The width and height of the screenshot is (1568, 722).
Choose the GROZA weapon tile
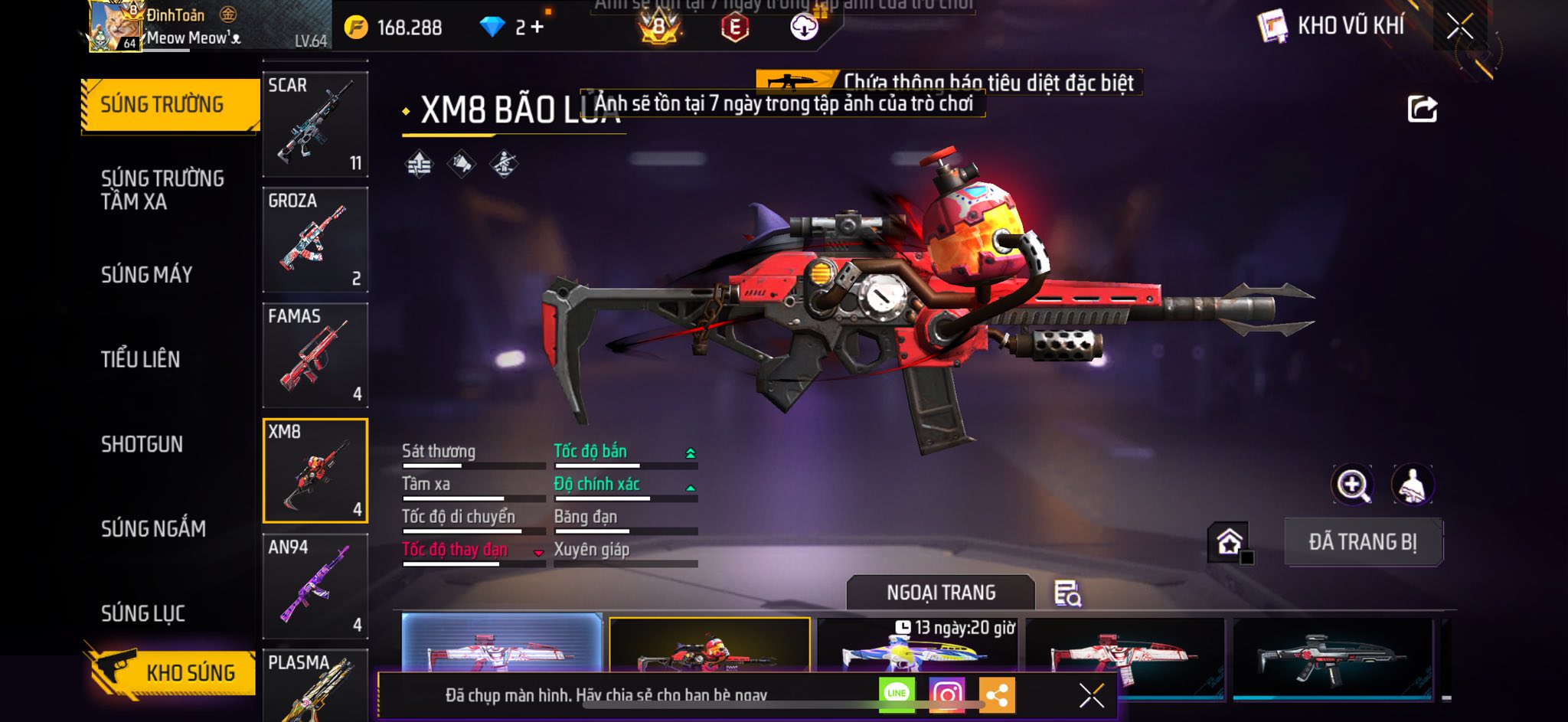pos(315,240)
